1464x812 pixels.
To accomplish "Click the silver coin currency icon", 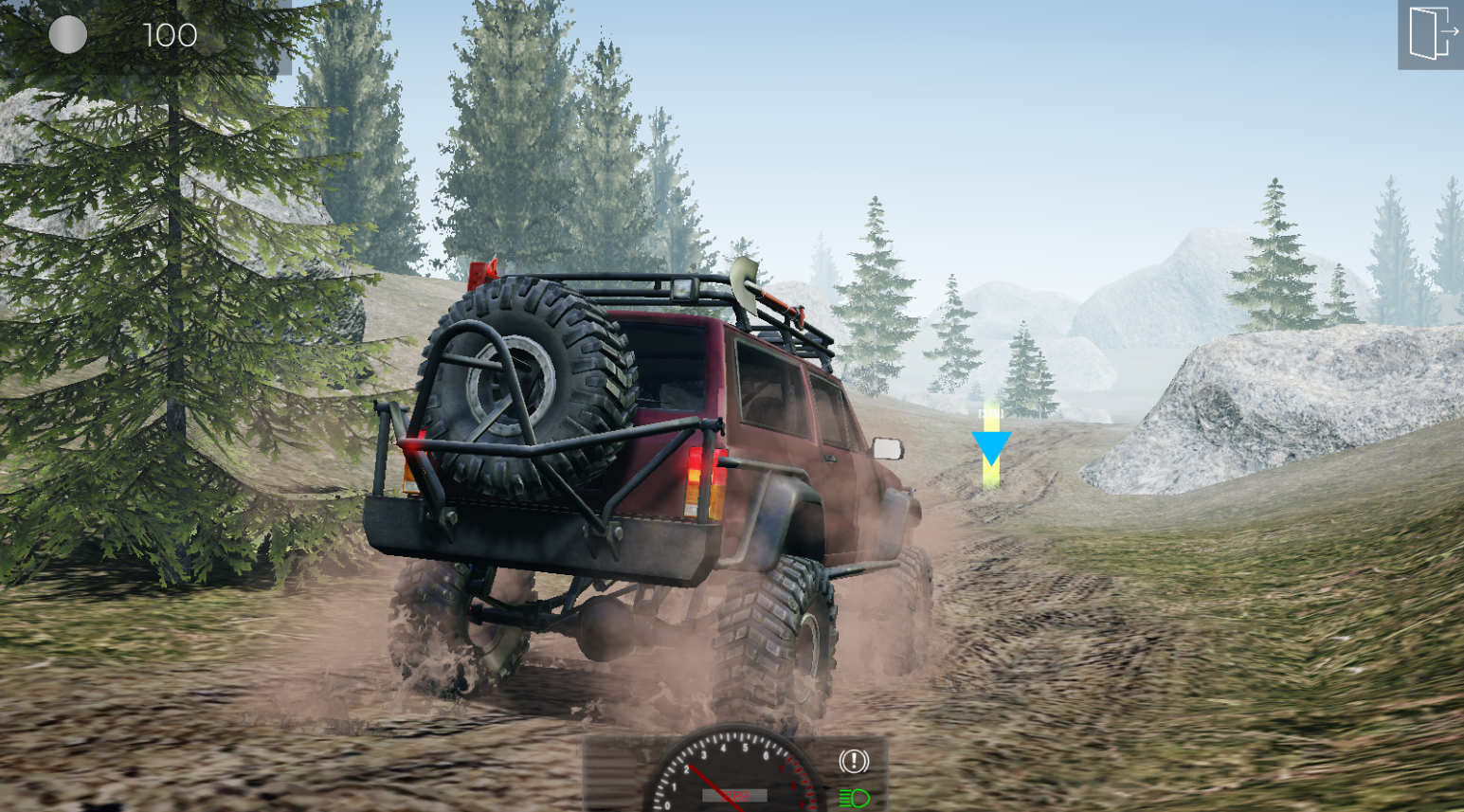I will coord(66,36).
